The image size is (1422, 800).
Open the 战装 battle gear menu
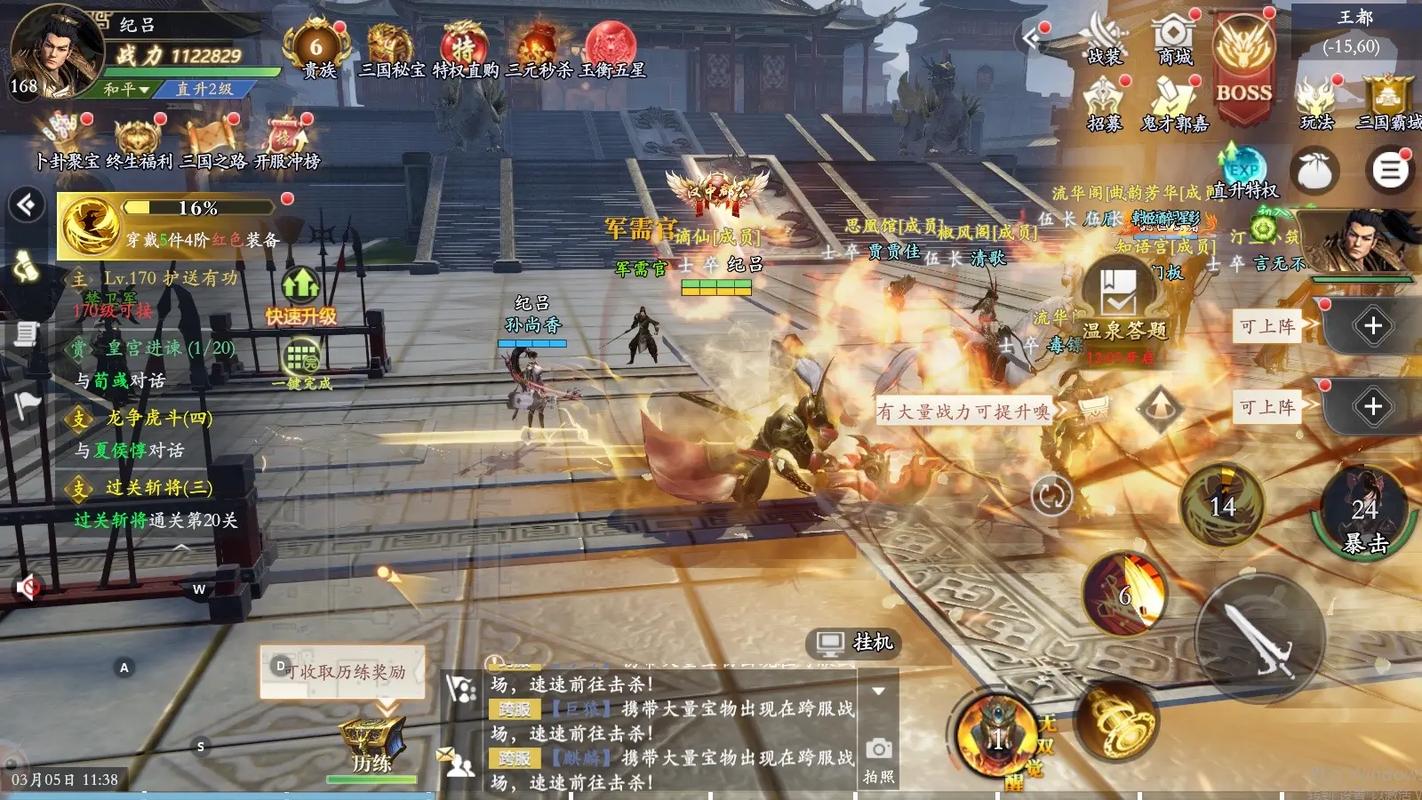1105,40
